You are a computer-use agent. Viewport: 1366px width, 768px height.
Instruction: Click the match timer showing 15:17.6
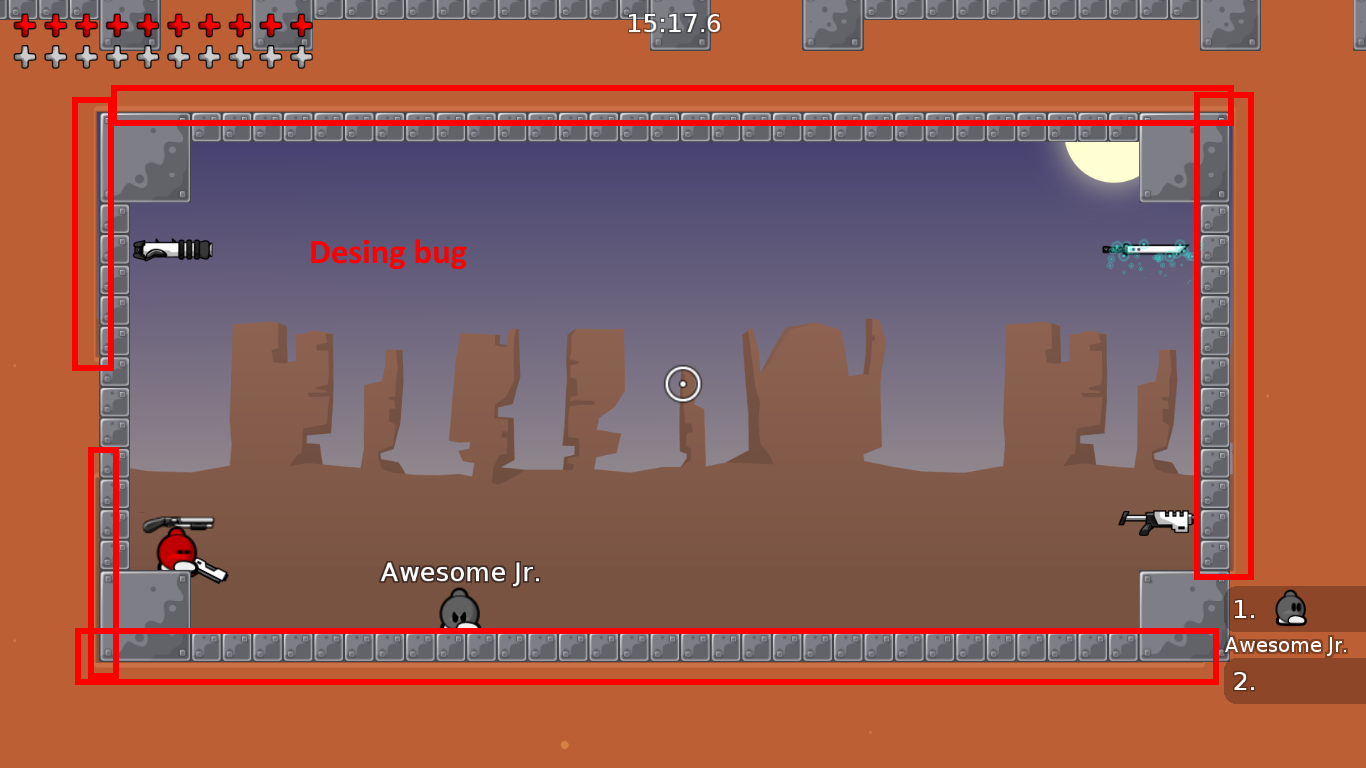(x=674, y=24)
